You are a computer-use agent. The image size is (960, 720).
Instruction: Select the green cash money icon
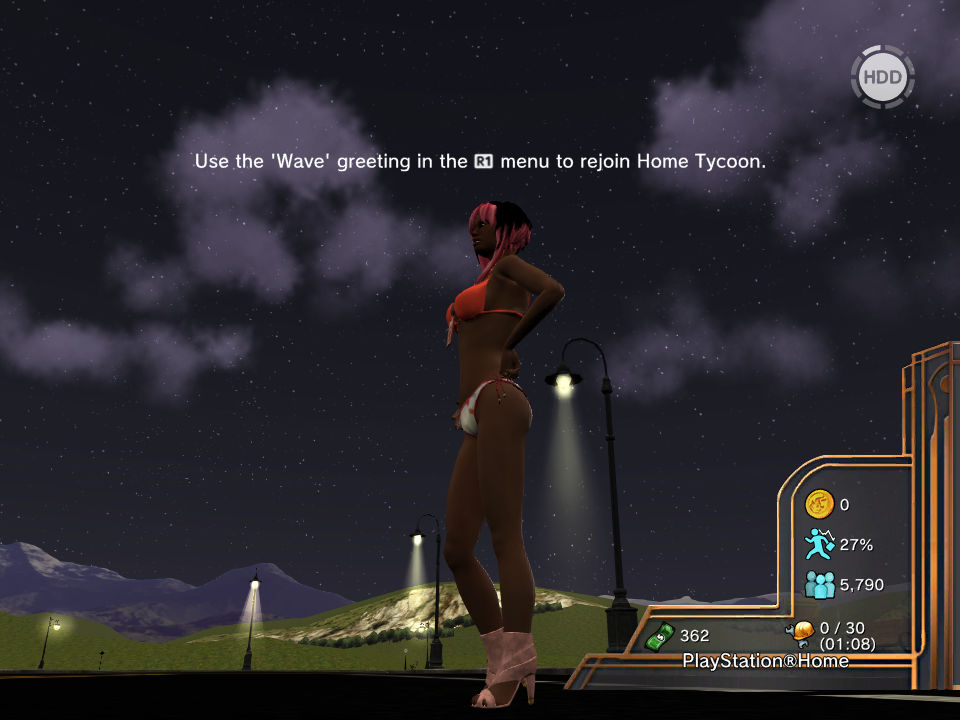point(661,635)
